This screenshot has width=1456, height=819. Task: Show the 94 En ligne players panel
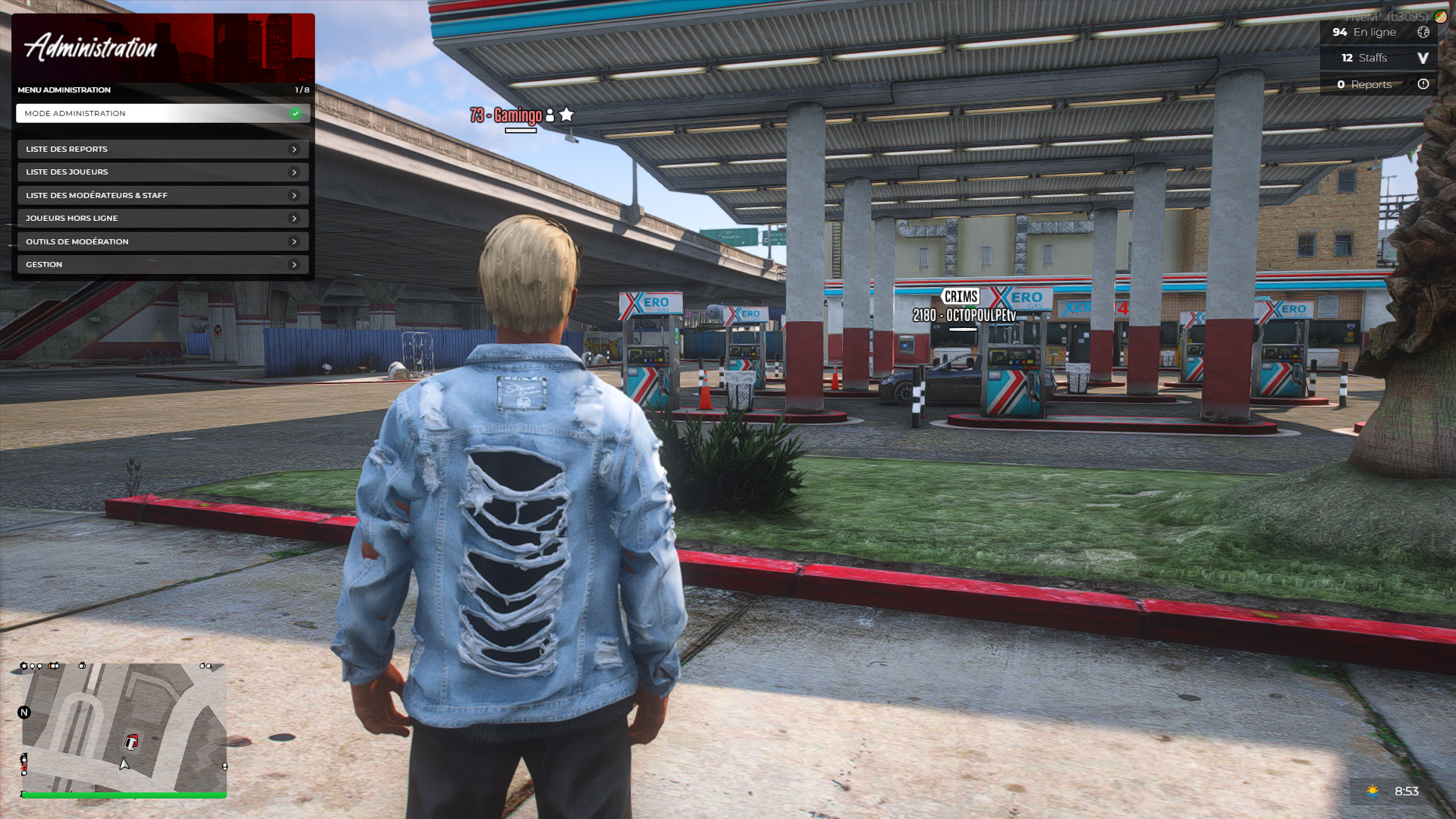(x=1379, y=33)
